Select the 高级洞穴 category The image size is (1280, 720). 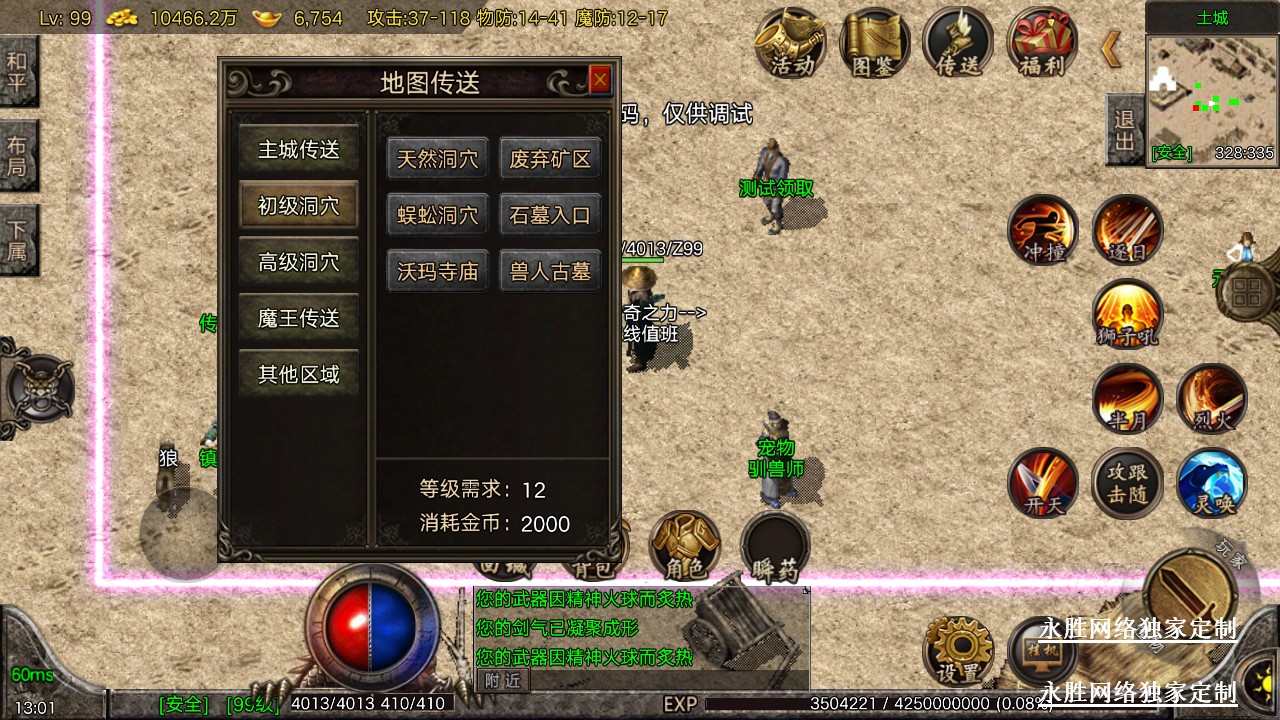tap(299, 262)
